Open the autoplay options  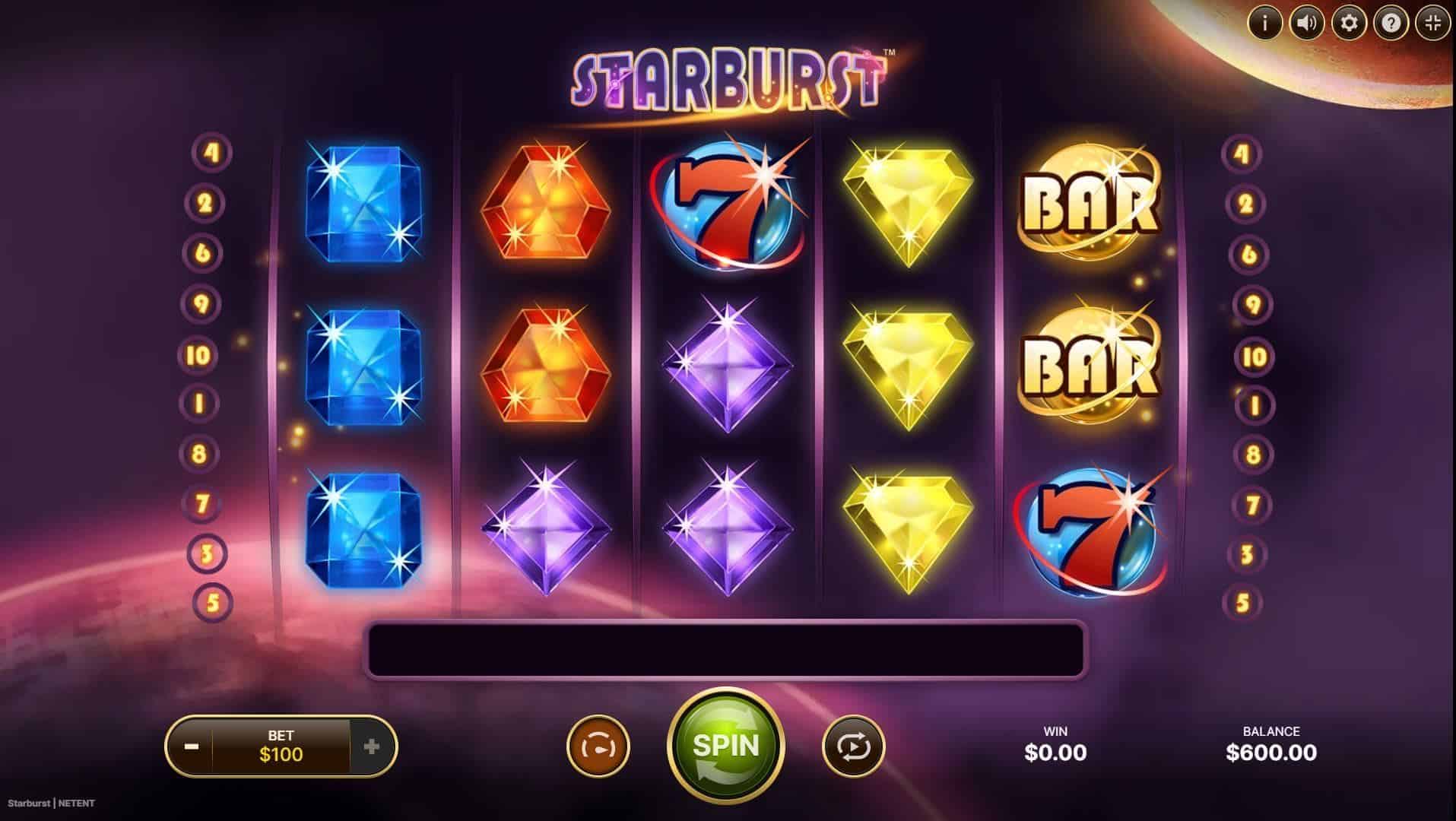(853, 745)
